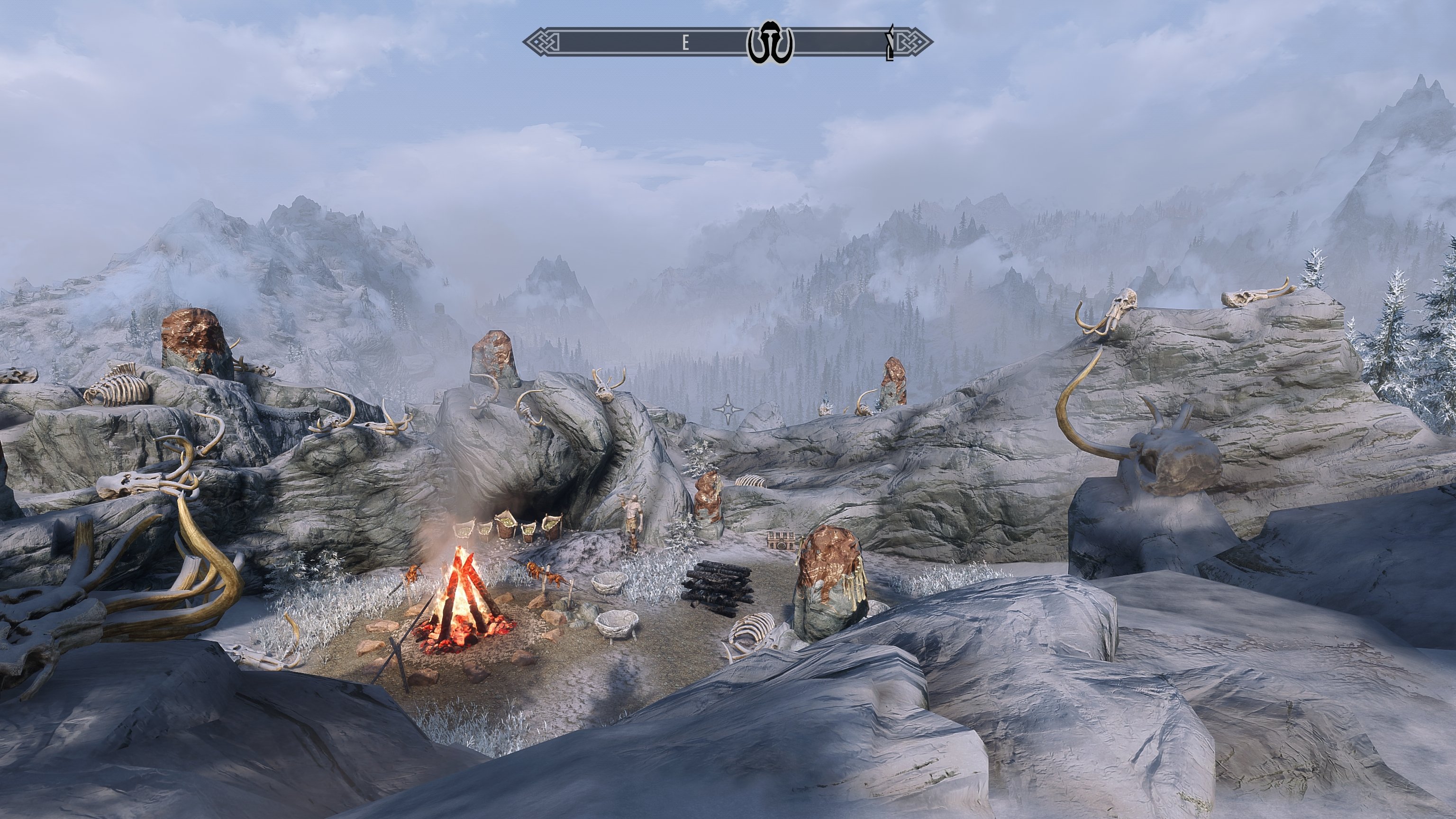Select the giant camp marker on the compass

[x=770, y=42]
